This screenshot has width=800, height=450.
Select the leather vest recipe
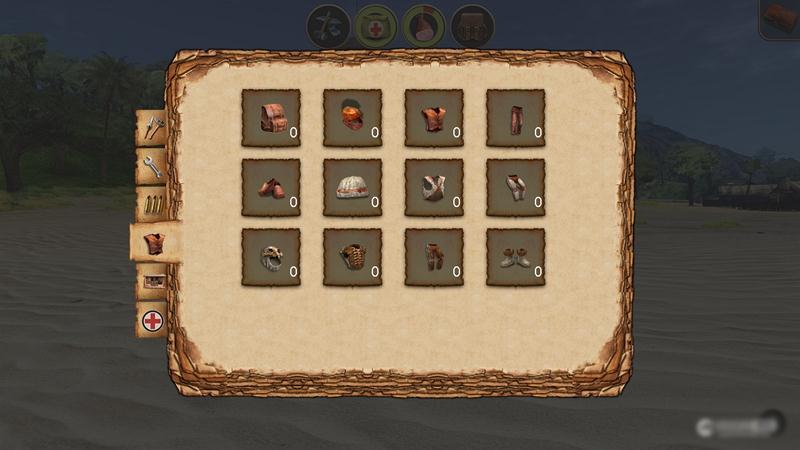434,118
